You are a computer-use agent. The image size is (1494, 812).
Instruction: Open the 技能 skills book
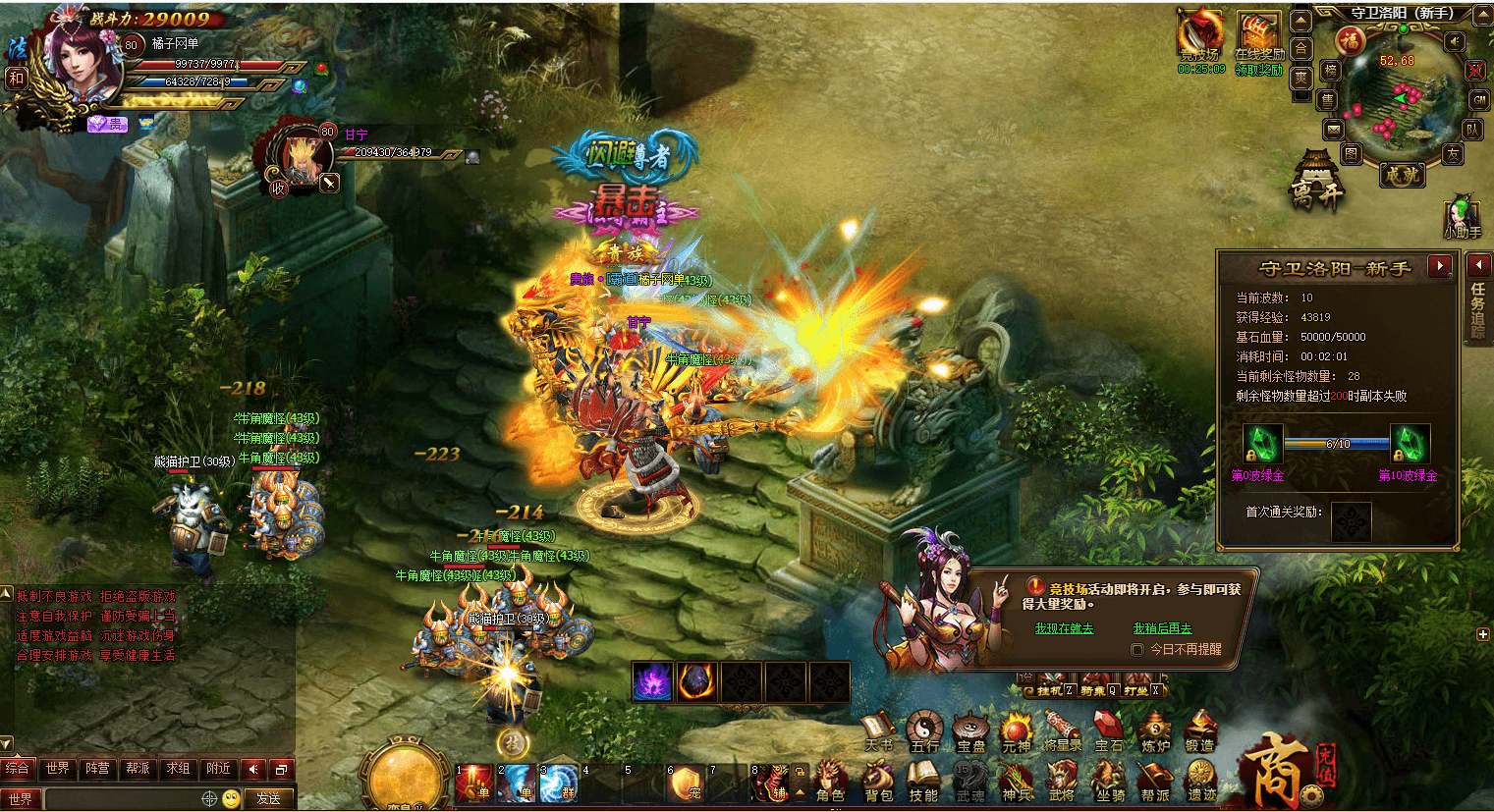(x=923, y=782)
